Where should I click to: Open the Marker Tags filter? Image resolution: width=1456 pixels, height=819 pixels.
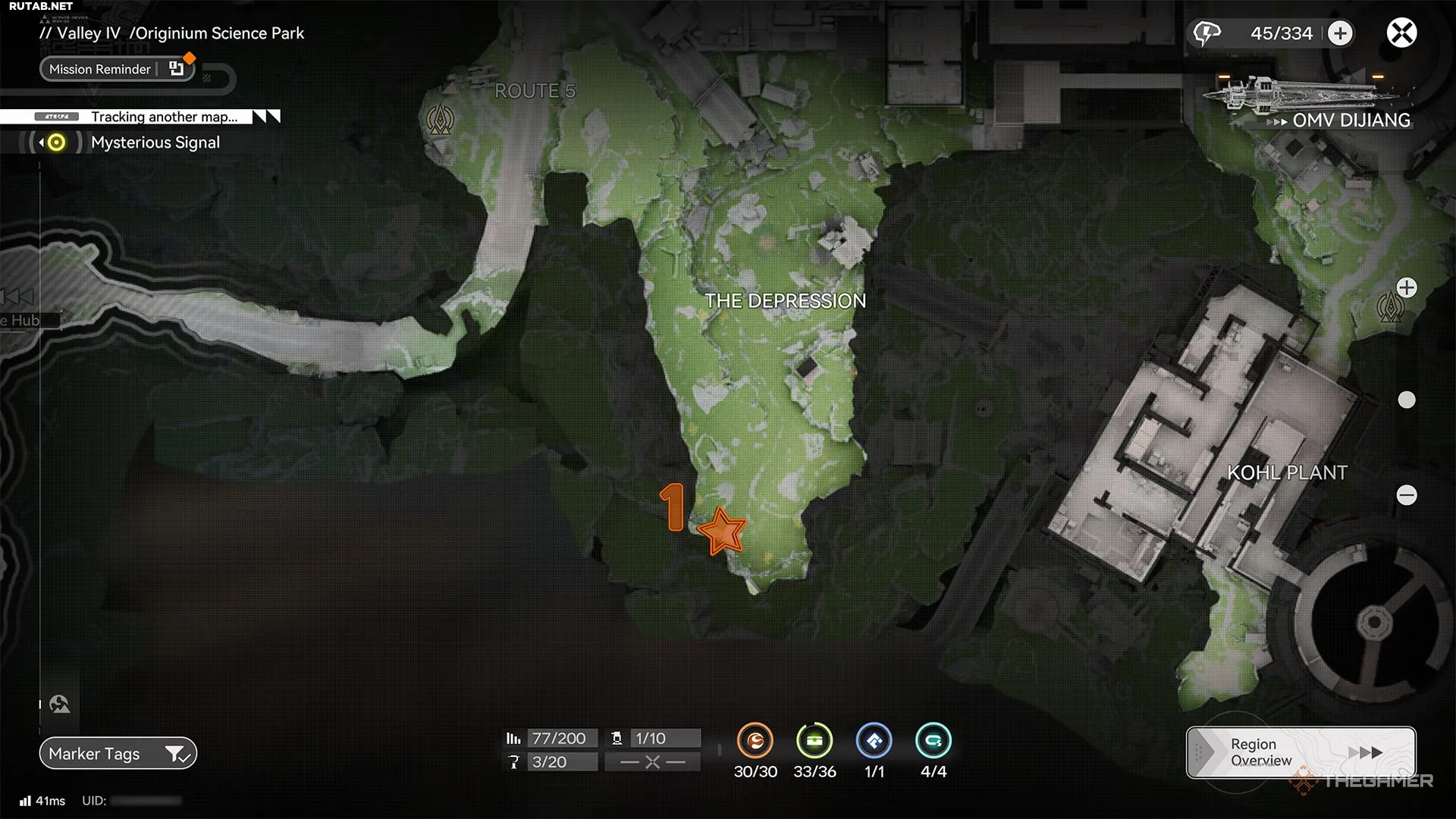pos(118,754)
